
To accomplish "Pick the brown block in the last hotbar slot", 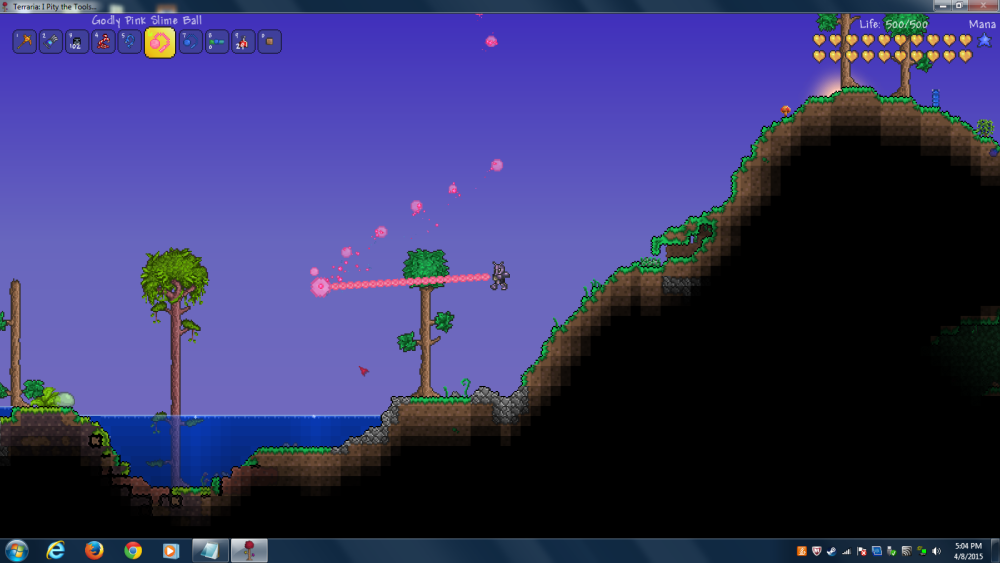I will point(270,41).
